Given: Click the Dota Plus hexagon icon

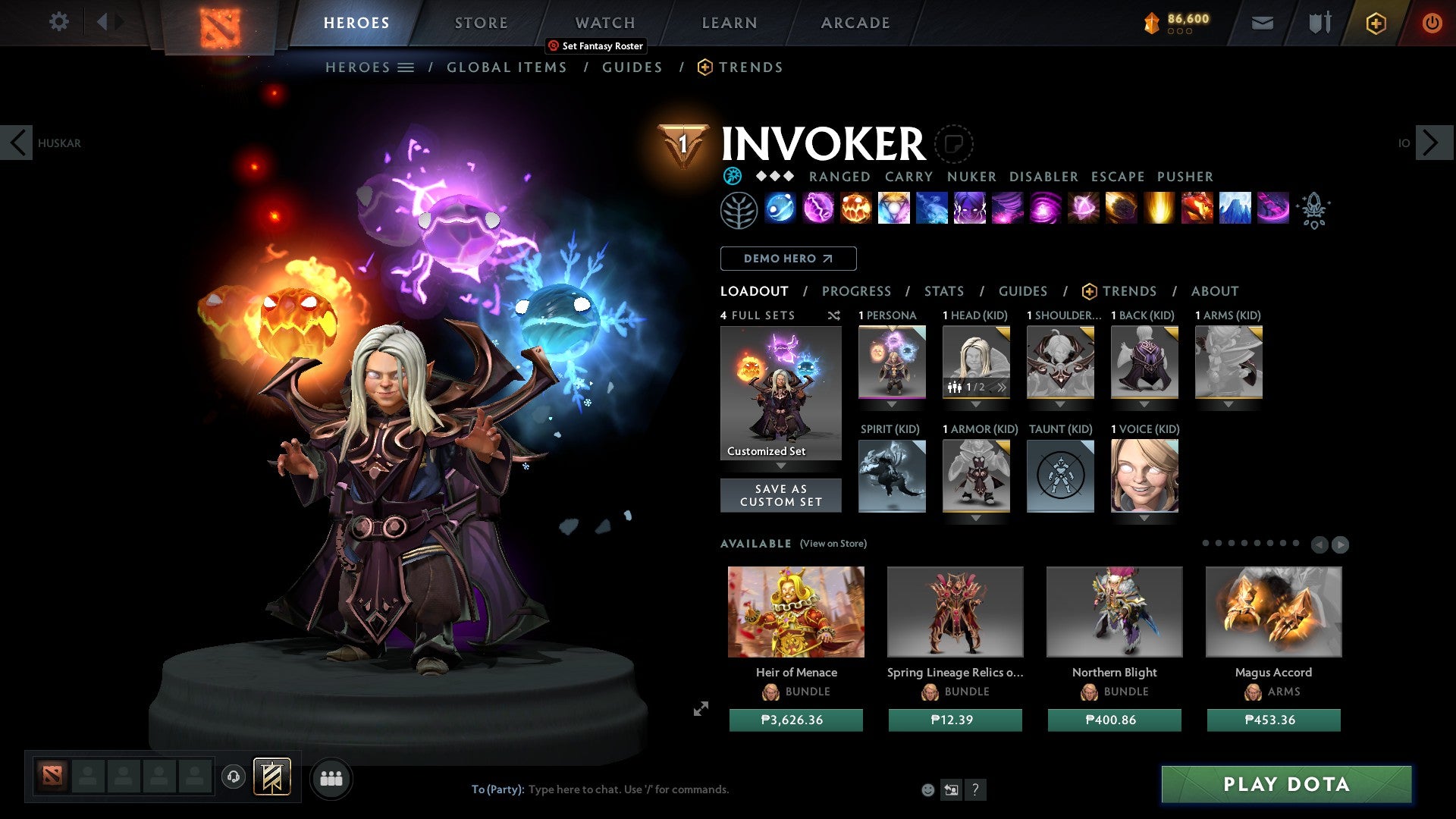Looking at the screenshot, I should pyautogui.click(x=1375, y=23).
